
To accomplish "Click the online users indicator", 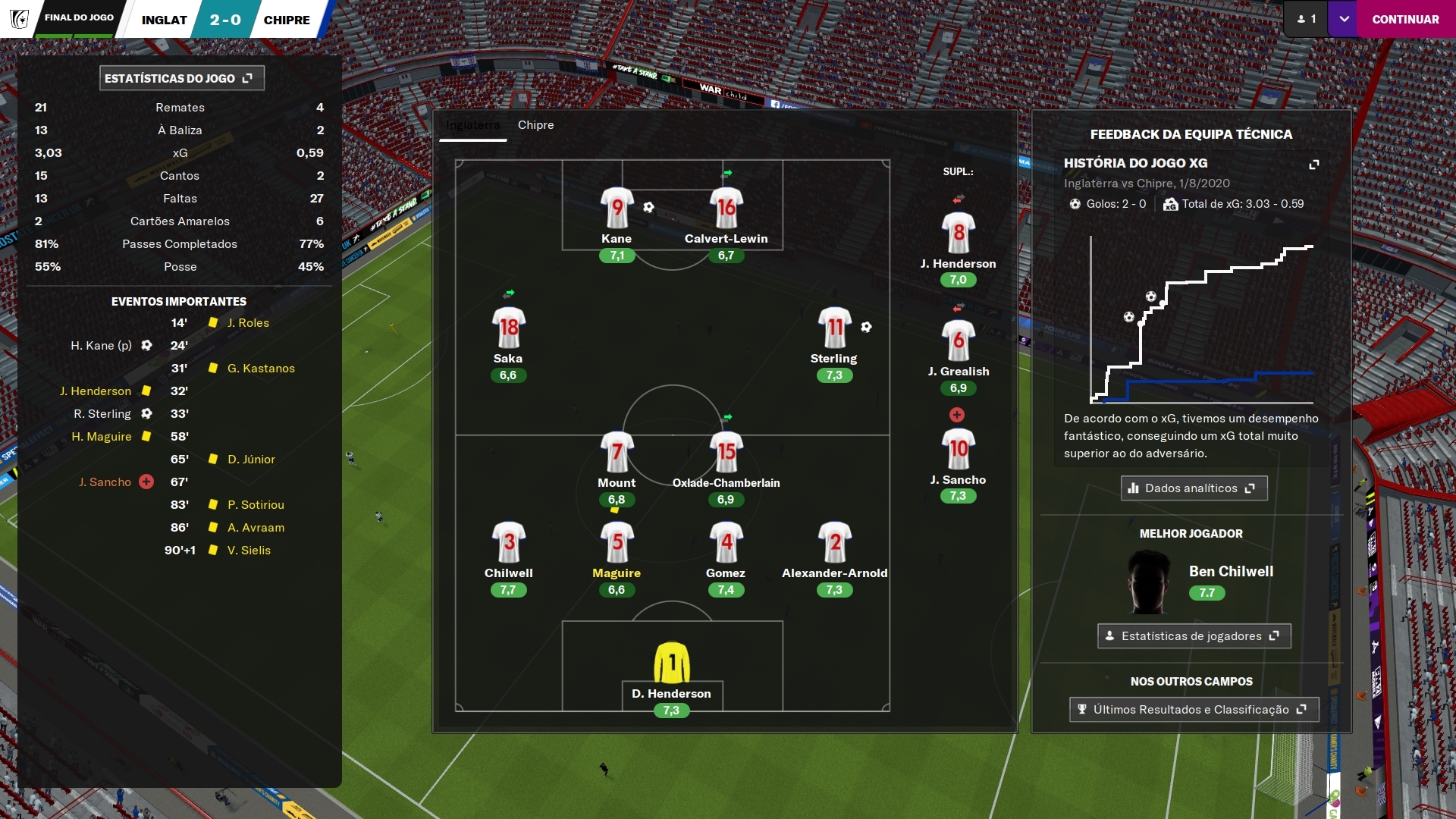I will (1306, 20).
